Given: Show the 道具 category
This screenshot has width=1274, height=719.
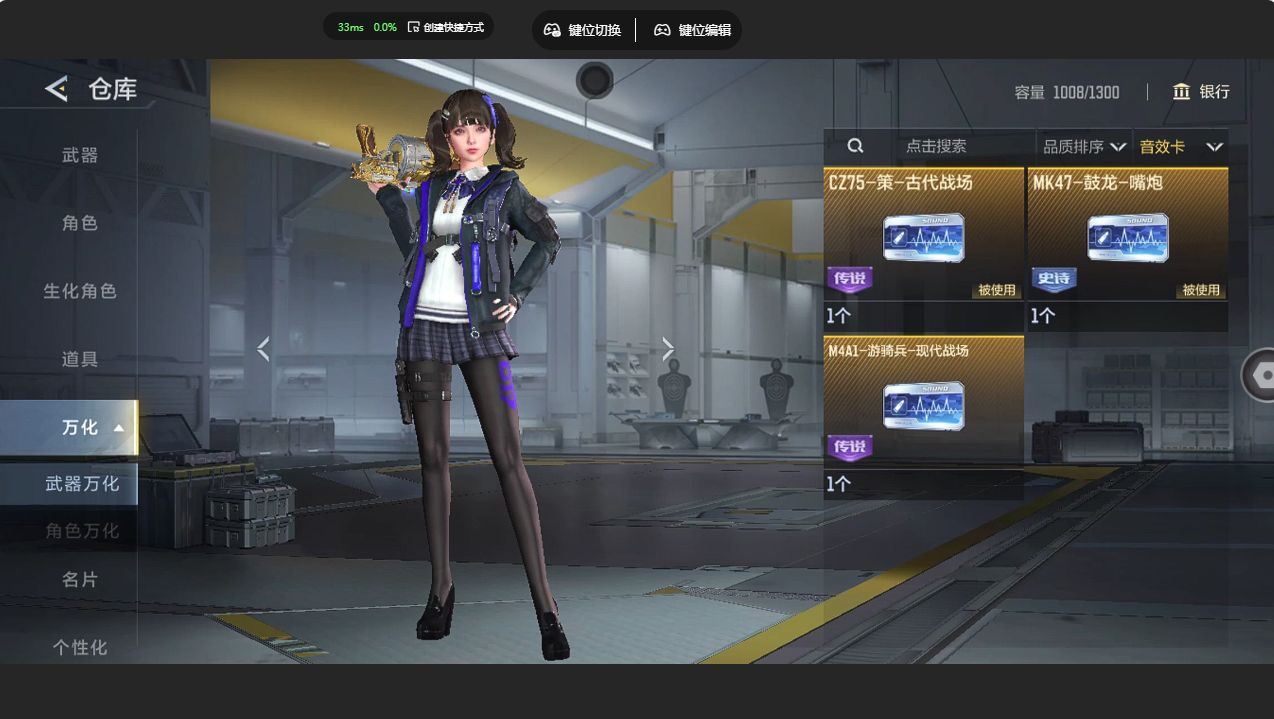Looking at the screenshot, I should point(80,359).
